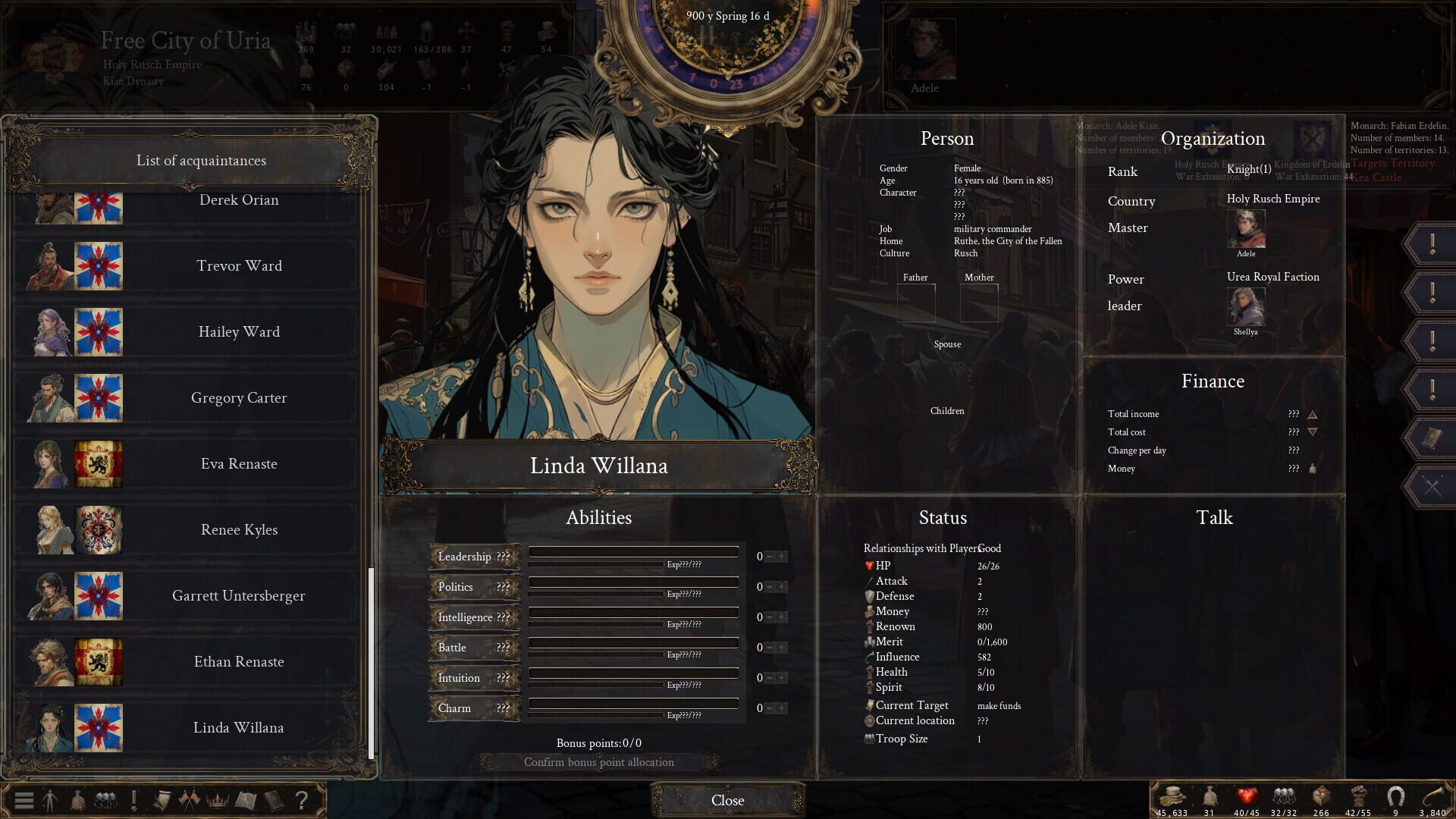Open the crown icon for kingdom management
The height and width of the screenshot is (819, 1456).
click(218, 799)
